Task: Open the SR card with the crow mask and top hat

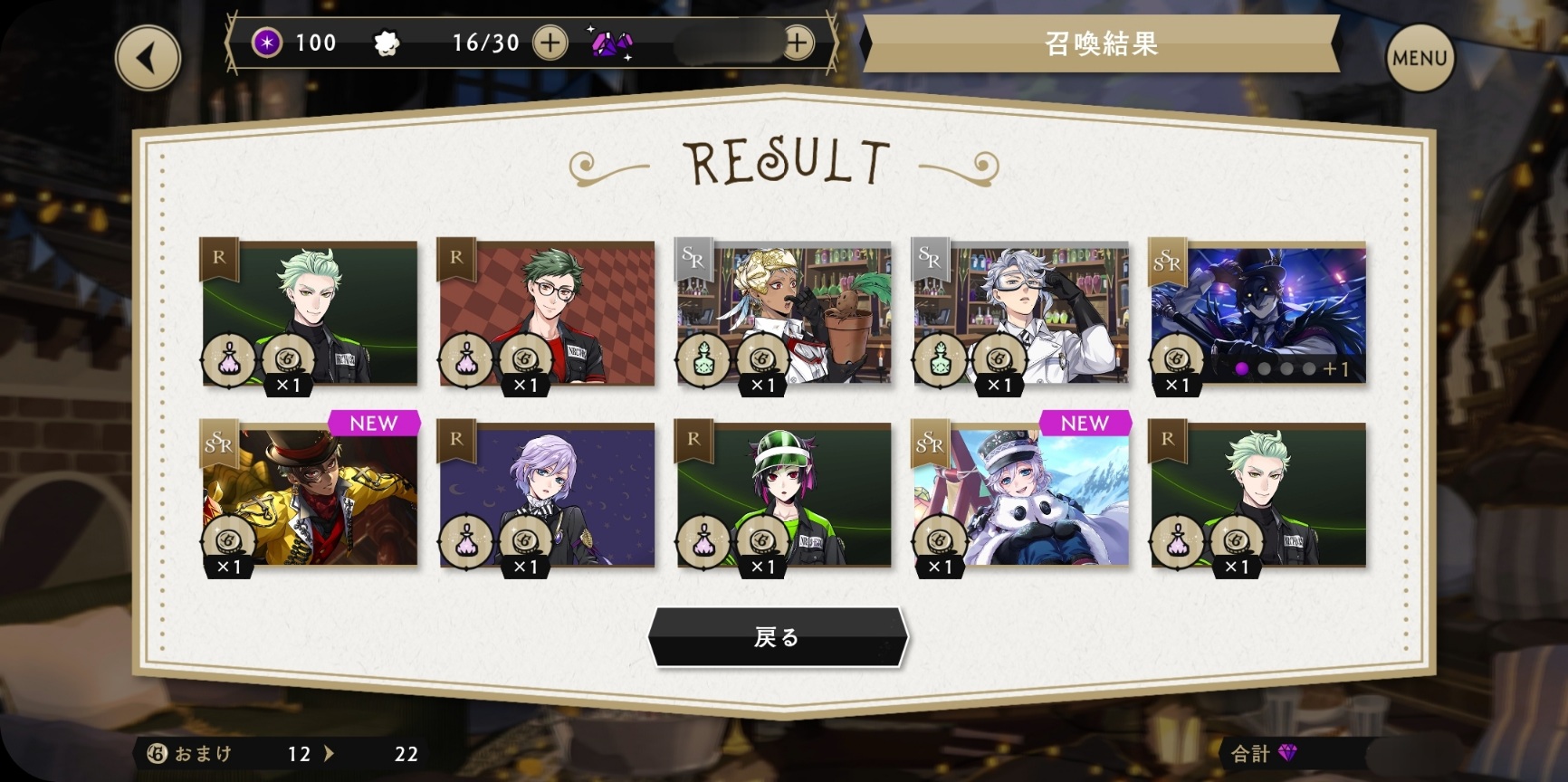Action: click(1258, 313)
